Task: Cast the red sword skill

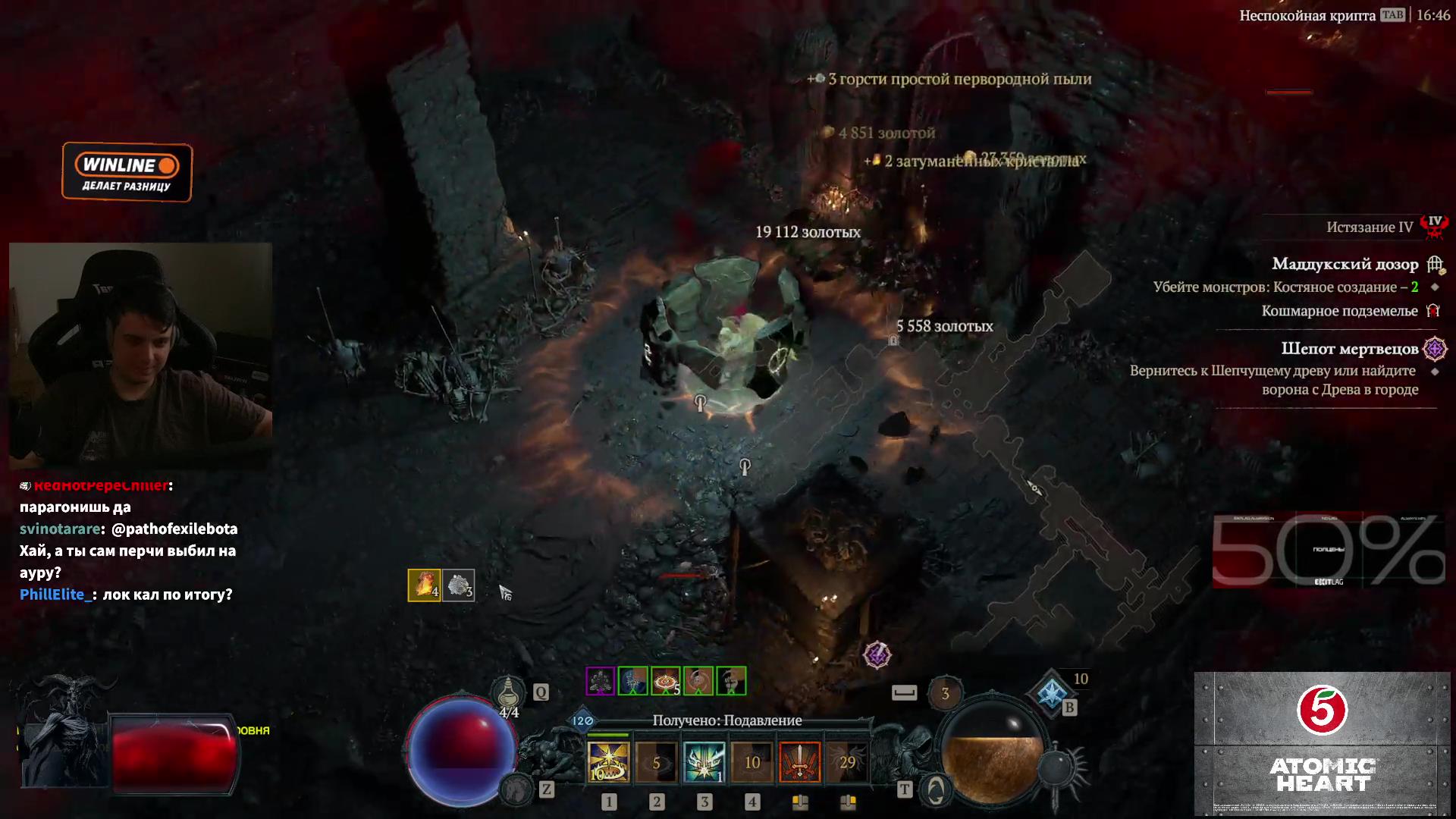Action: point(799,761)
